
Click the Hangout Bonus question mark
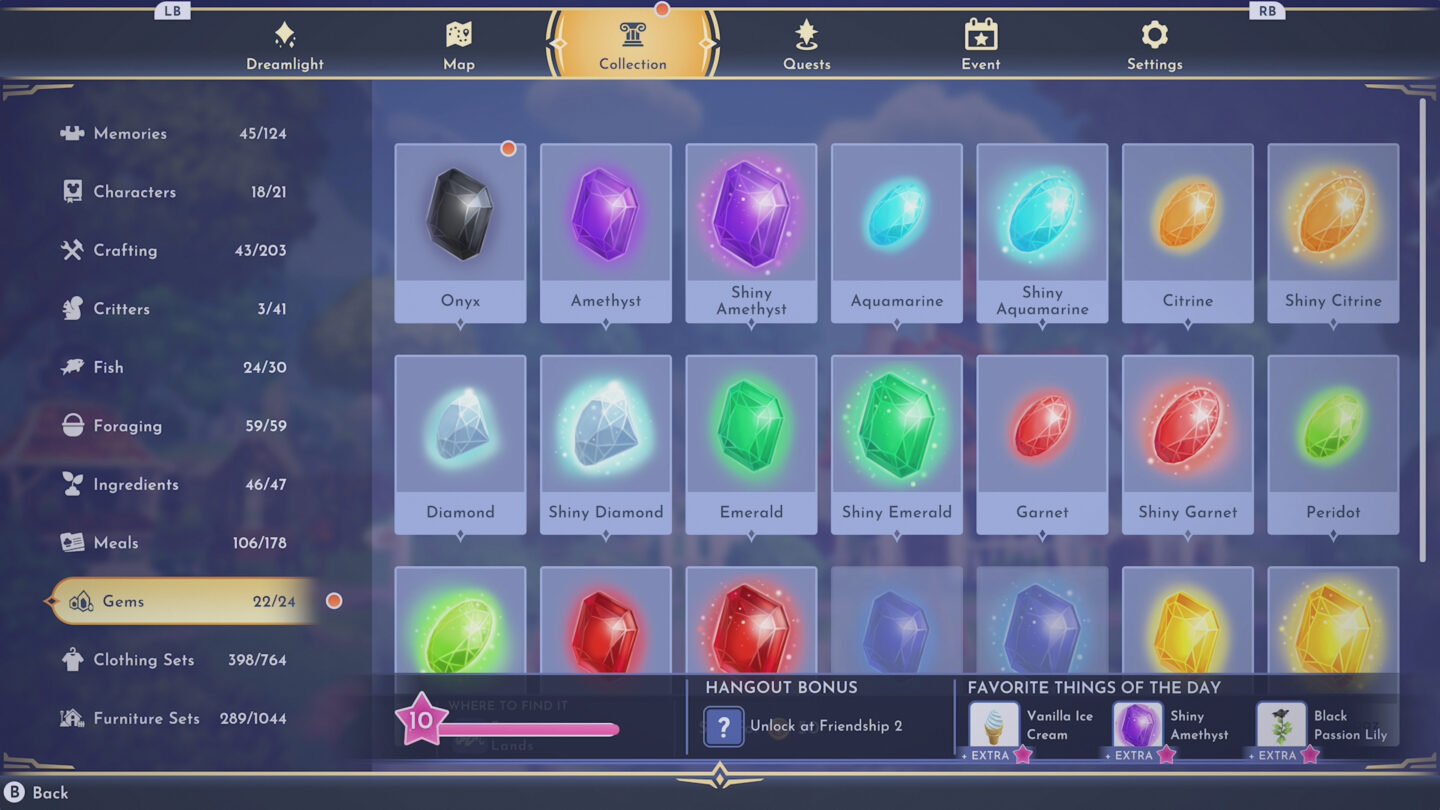coord(723,726)
